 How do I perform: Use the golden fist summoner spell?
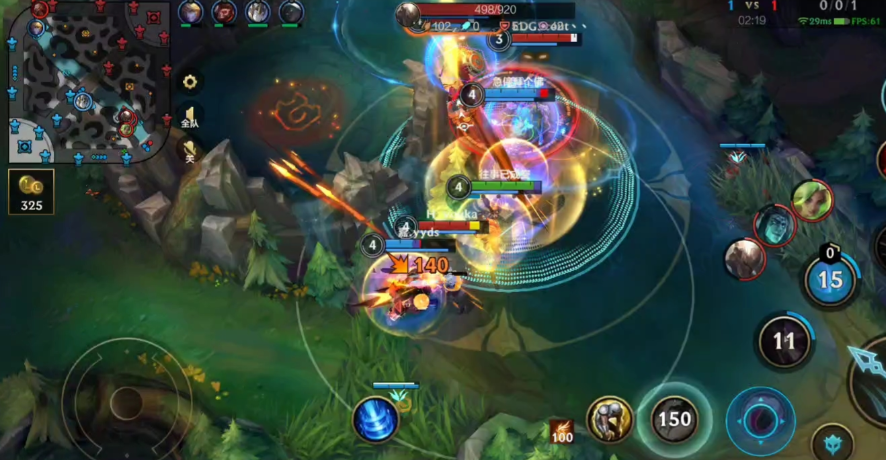point(610,419)
